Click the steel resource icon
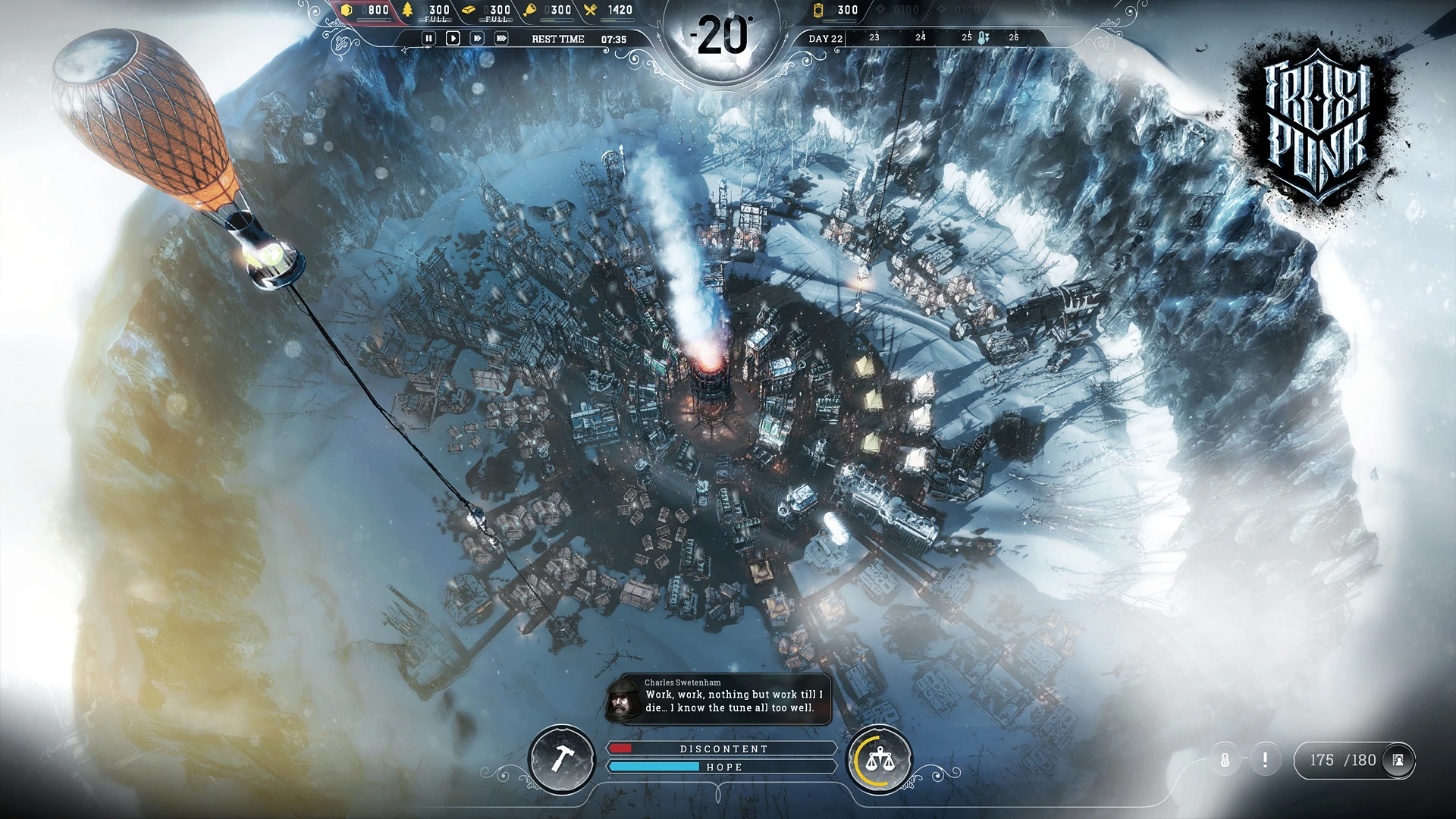Screen dimensions: 1456x819 (x=468, y=10)
